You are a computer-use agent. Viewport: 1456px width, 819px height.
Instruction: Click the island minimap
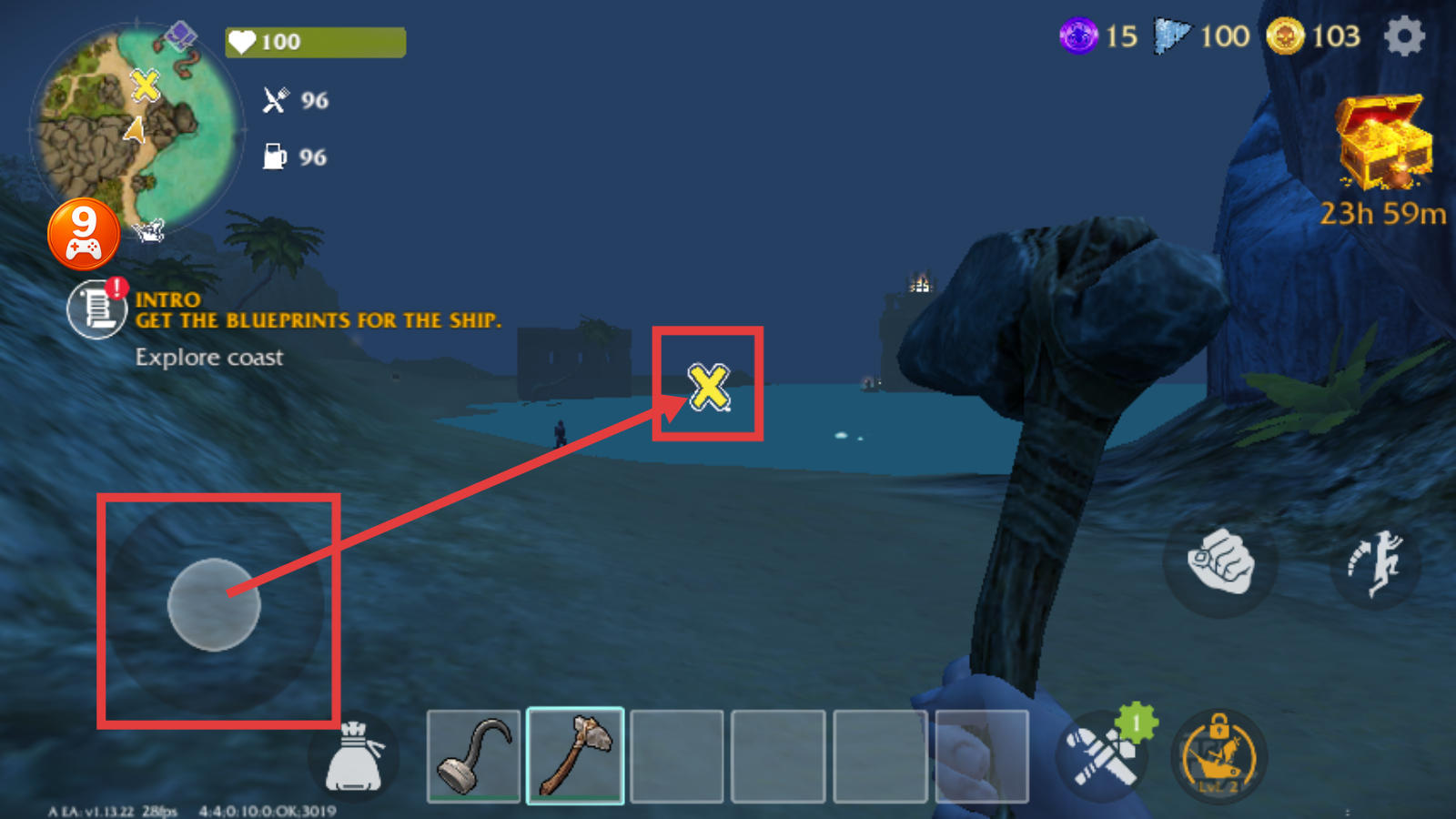[x=136, y=127]
